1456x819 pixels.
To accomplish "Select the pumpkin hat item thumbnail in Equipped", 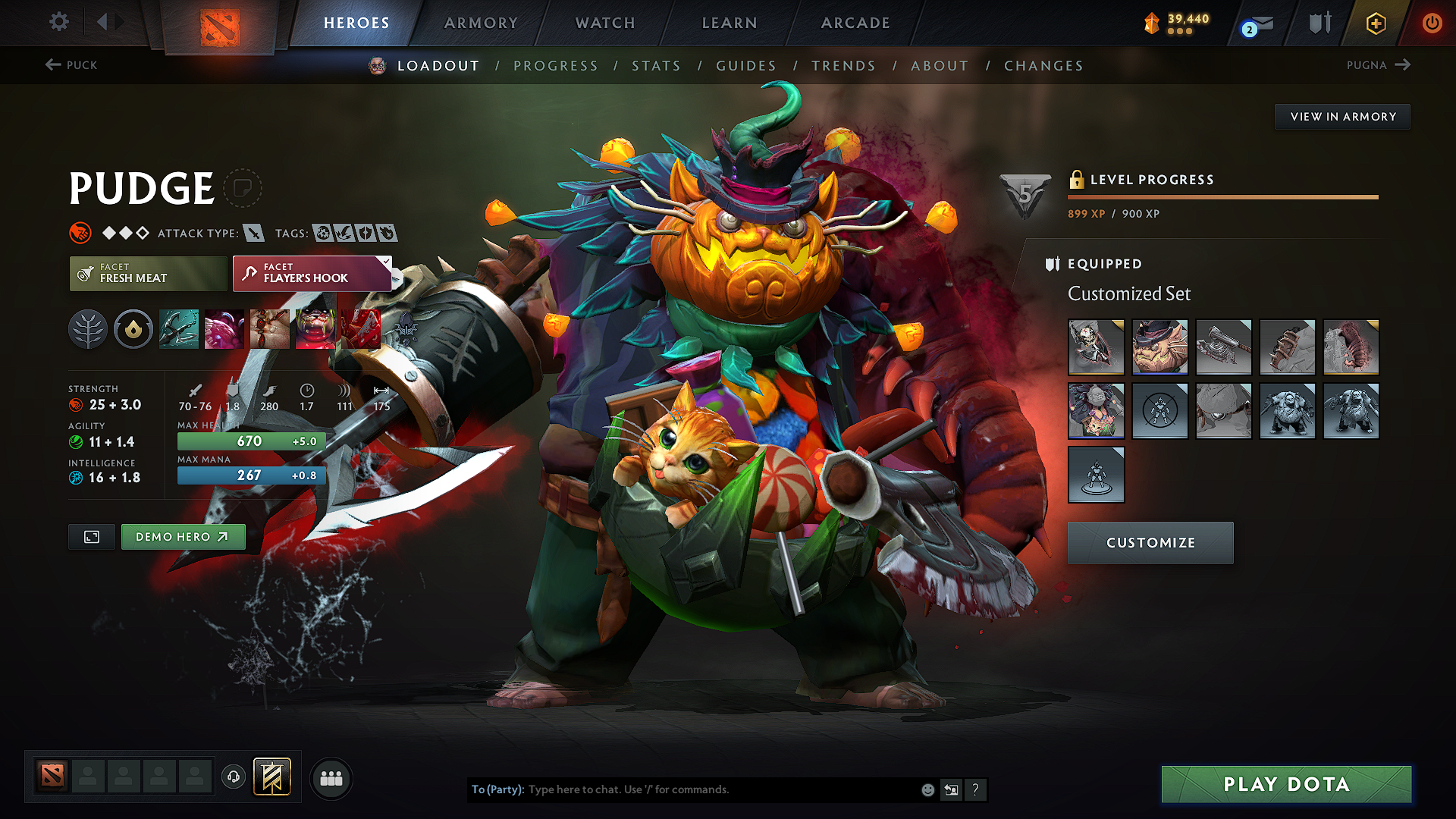I will (1159, 347).
